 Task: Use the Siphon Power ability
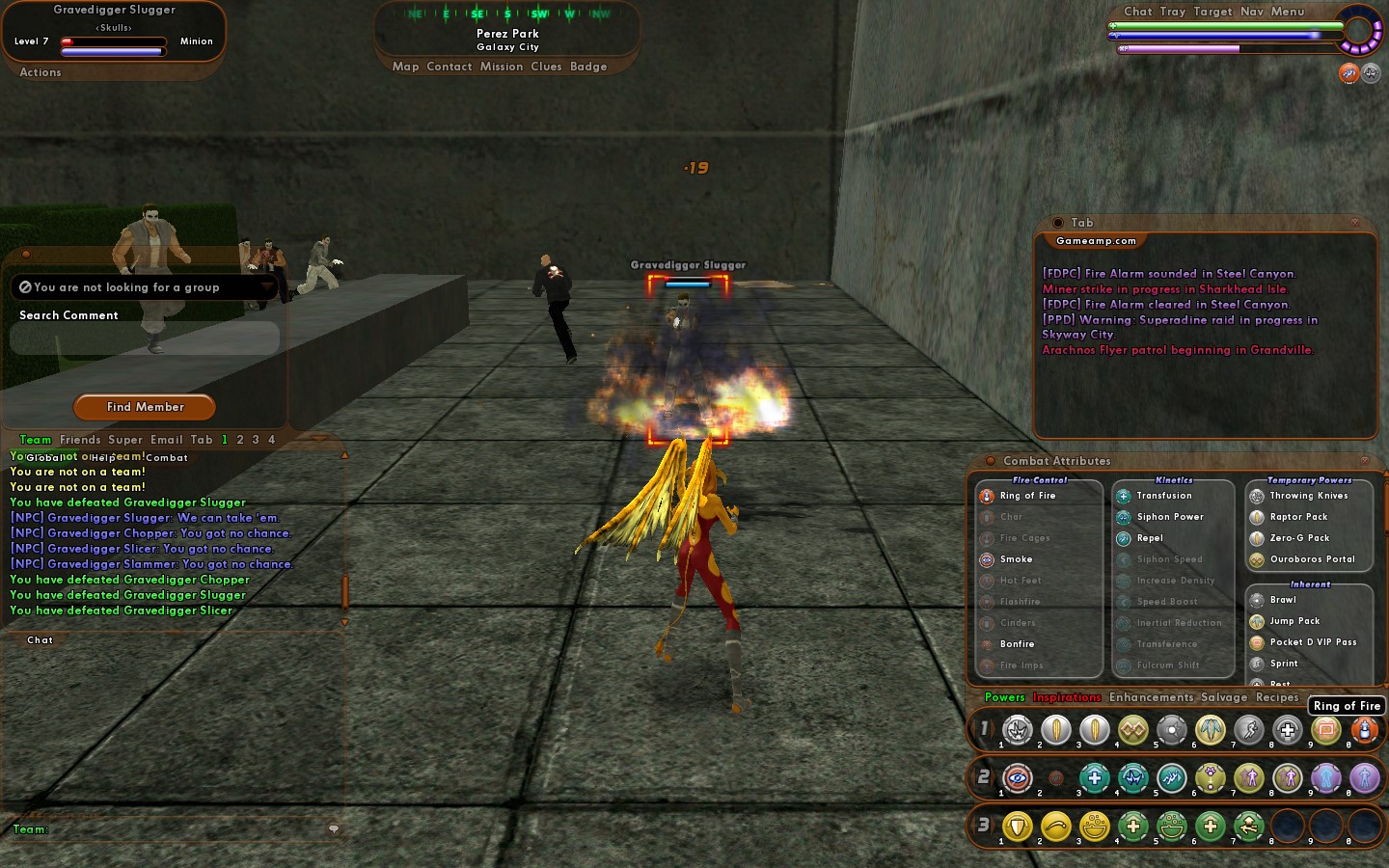(1169, 517)
